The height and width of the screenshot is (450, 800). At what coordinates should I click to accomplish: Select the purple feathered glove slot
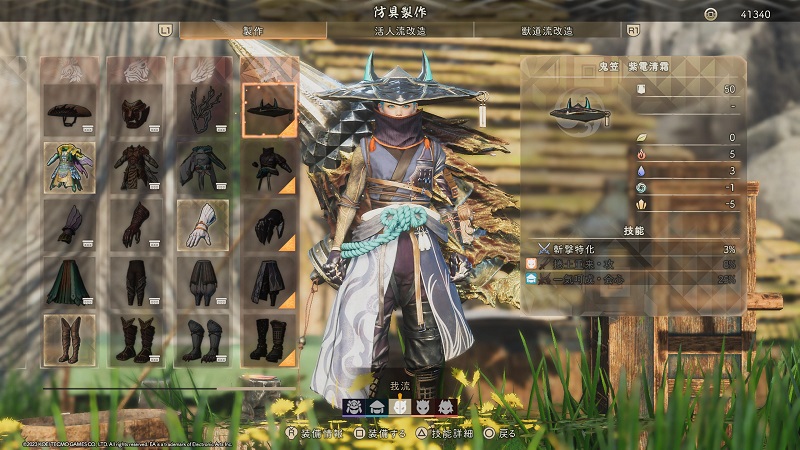coord(70,224)
